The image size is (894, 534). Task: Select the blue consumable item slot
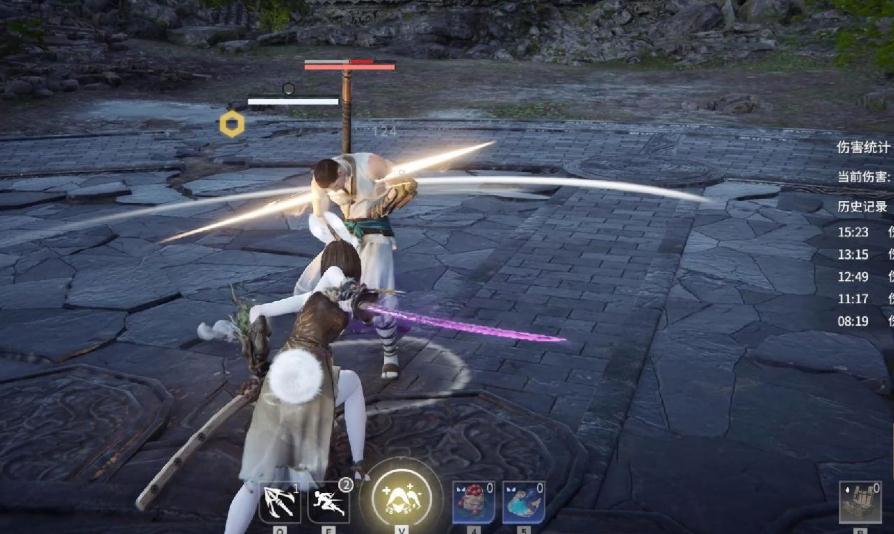[523, 501]
